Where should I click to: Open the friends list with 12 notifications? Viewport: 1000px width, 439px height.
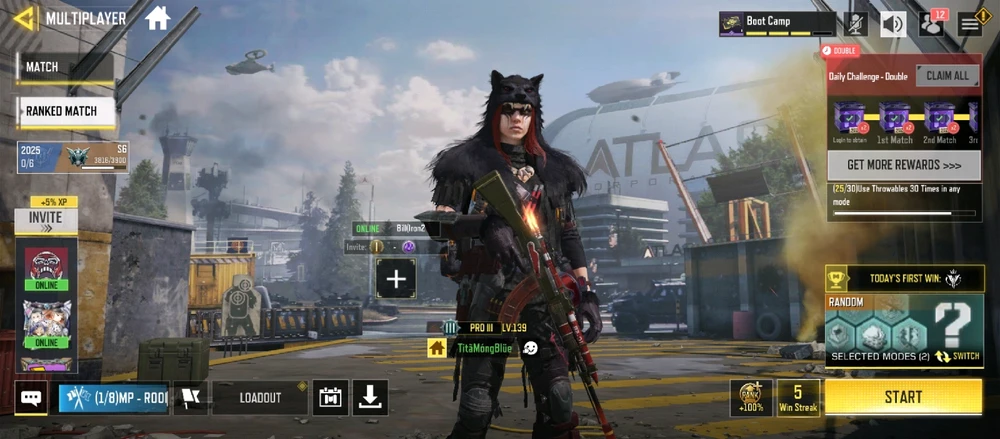coord(931,23)
